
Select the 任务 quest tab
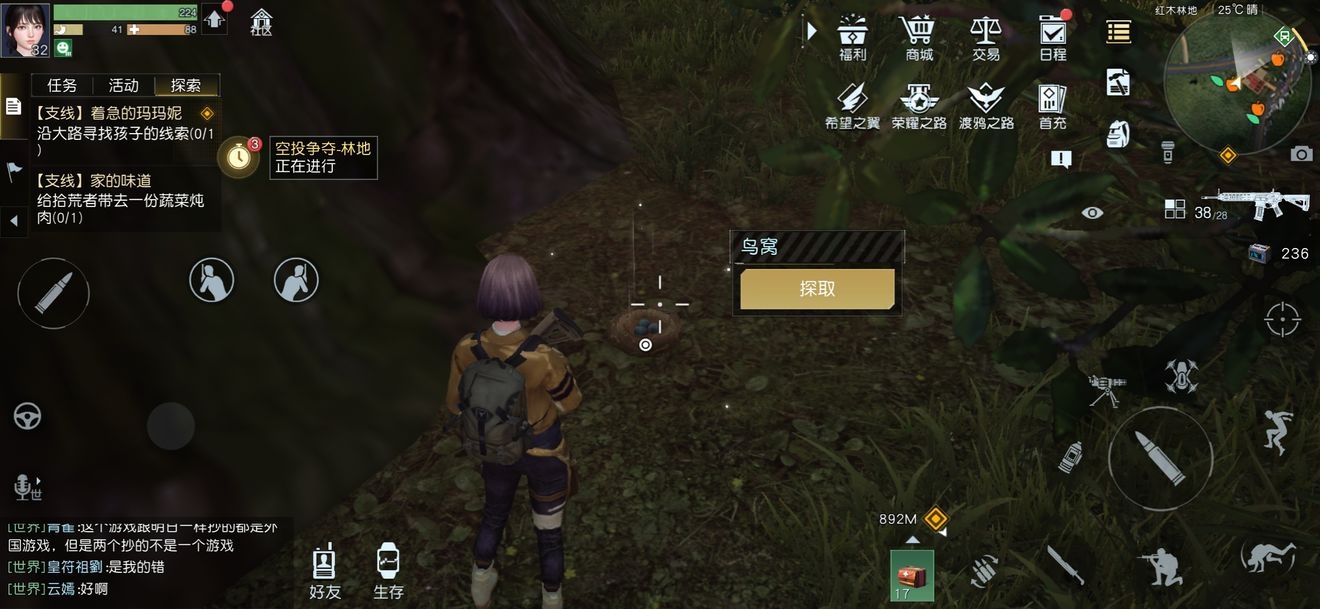[x=62, y=86]
